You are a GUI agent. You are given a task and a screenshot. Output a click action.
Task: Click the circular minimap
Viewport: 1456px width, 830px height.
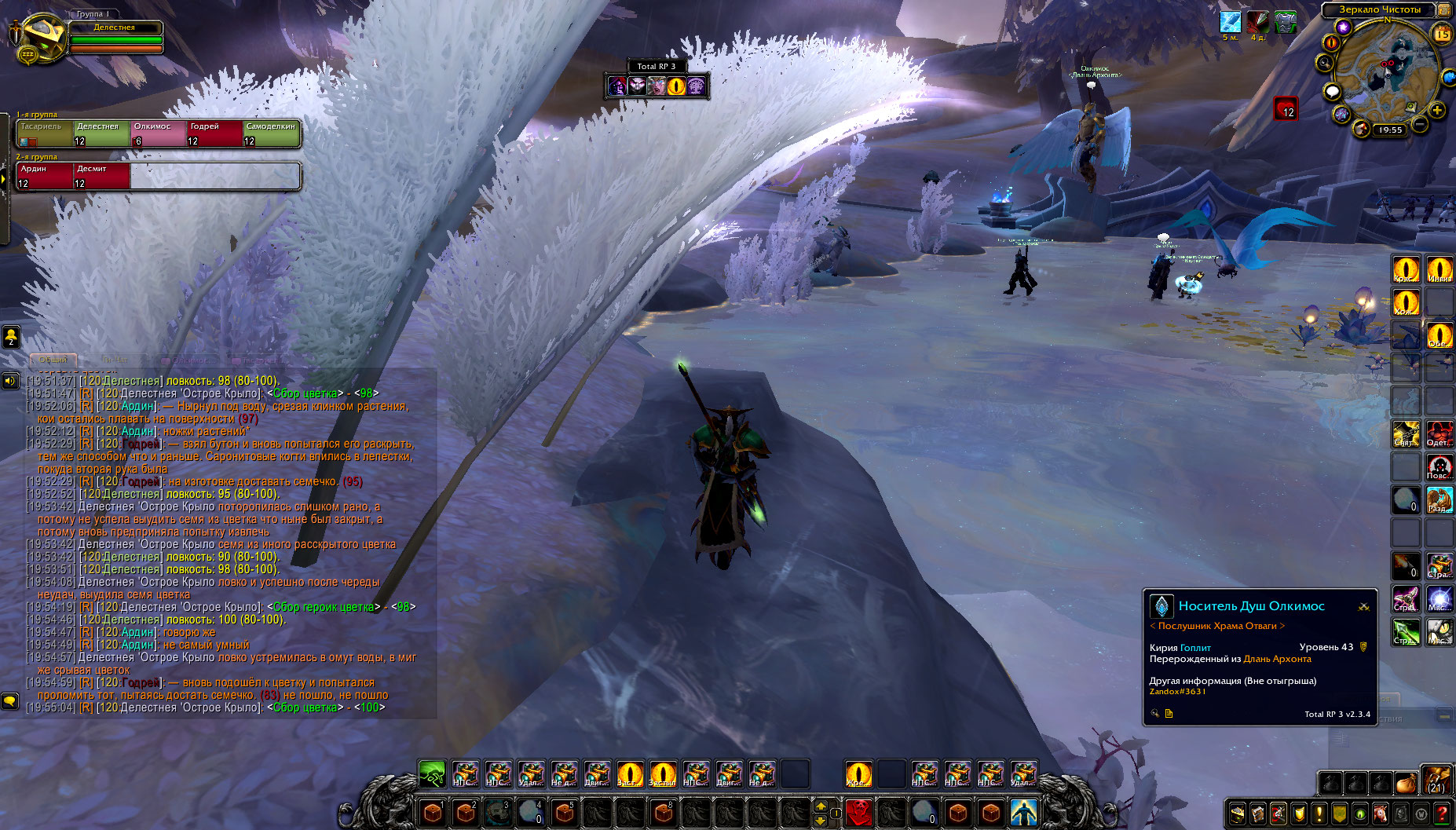coord(1386,72)
